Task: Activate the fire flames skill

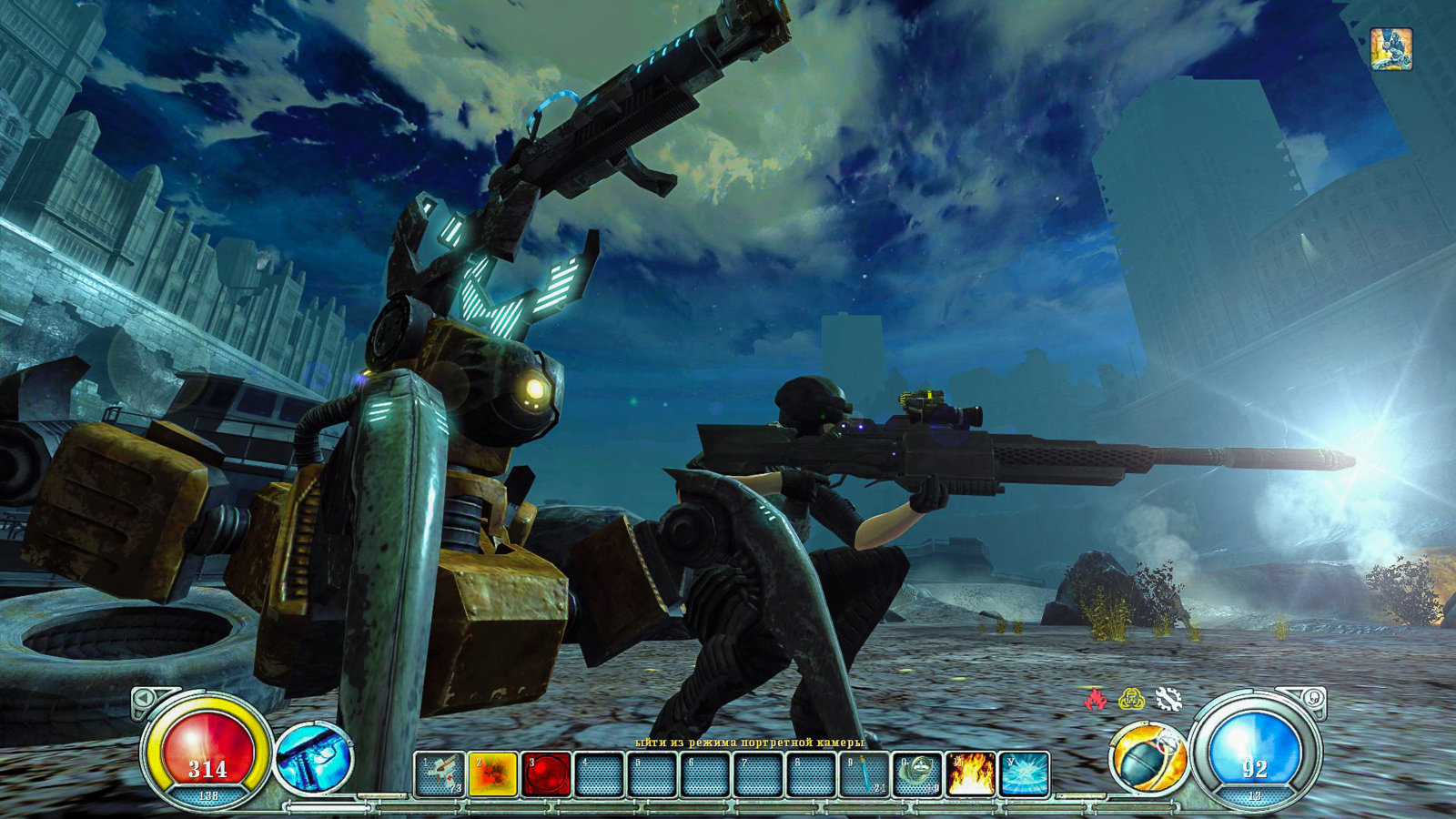Action: pyautogui.click(x=970, y=774)
